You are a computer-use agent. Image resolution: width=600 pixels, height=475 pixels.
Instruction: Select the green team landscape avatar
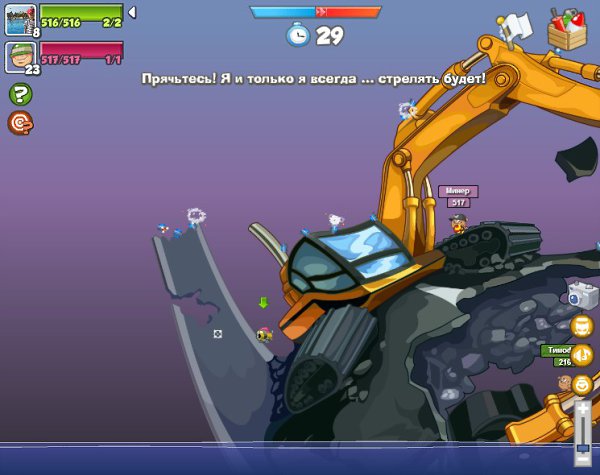click(x=20, y=19)
